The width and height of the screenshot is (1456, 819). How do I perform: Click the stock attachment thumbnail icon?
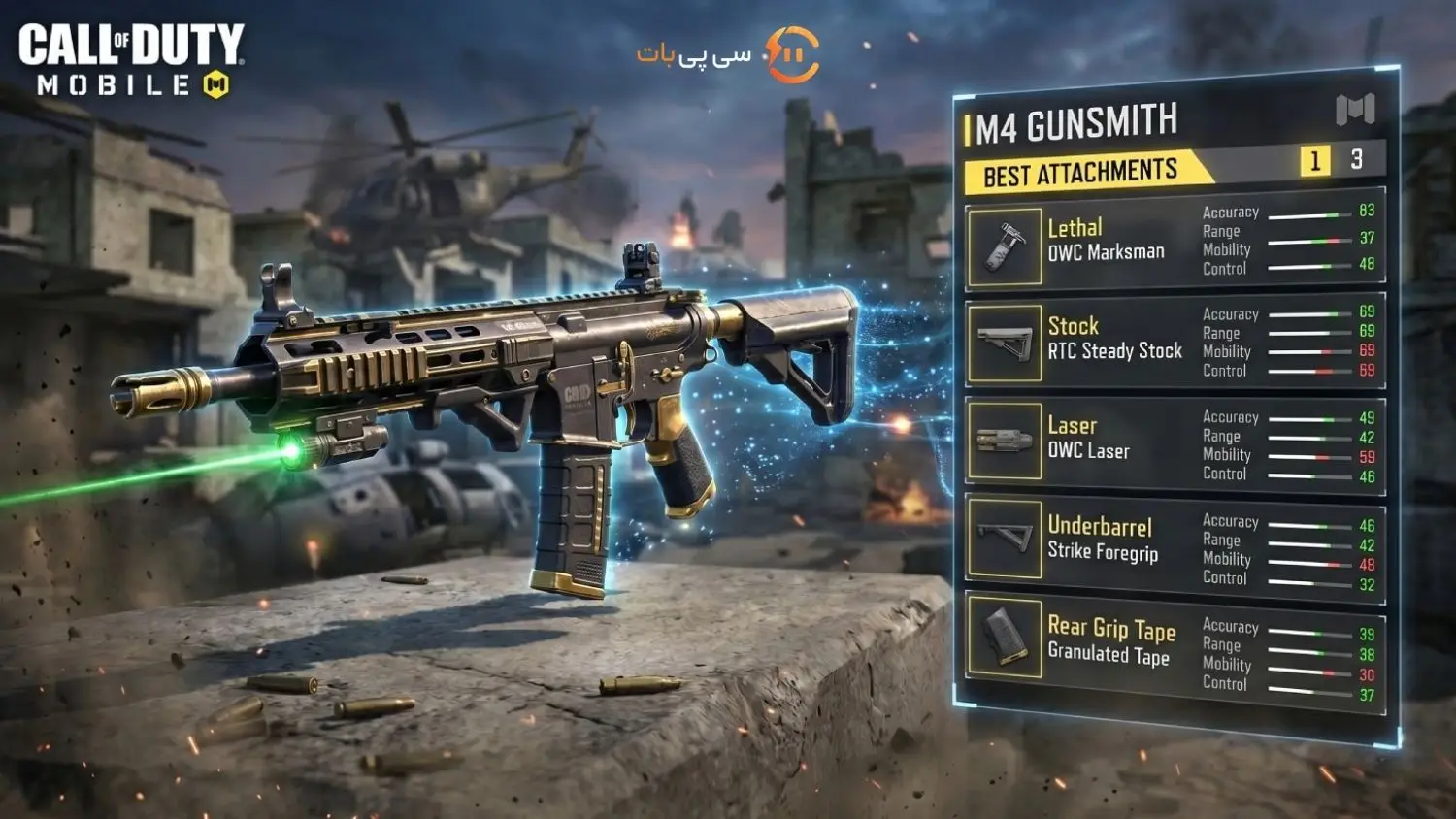[1005, 343]
